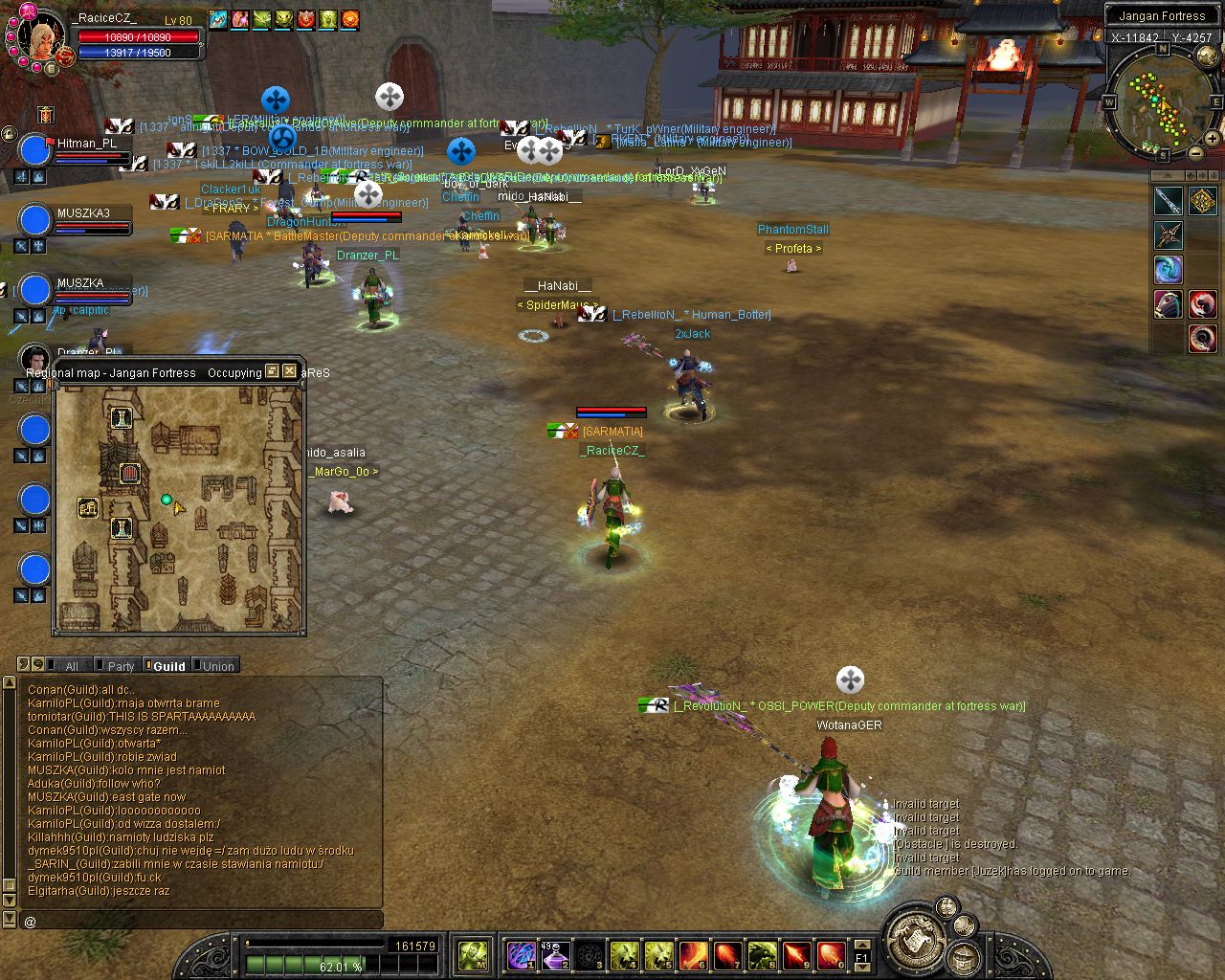Image resolution: width=1225 pixels, height=980 pixels.
Task: Click the sword icon in side quickbar
Action: [1168, 201]
